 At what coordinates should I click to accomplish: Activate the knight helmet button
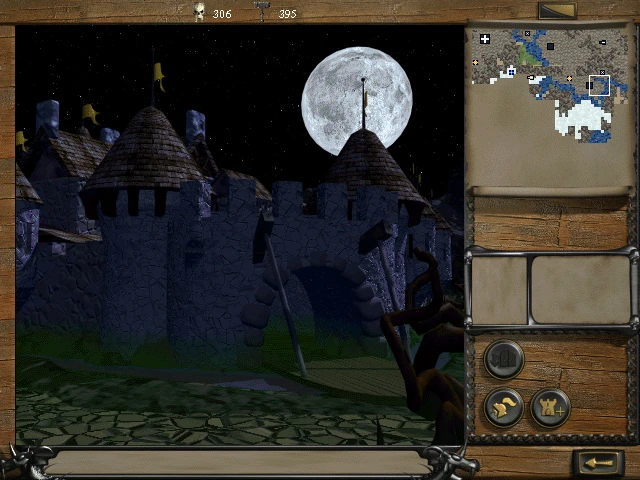[x=504, y=408]
